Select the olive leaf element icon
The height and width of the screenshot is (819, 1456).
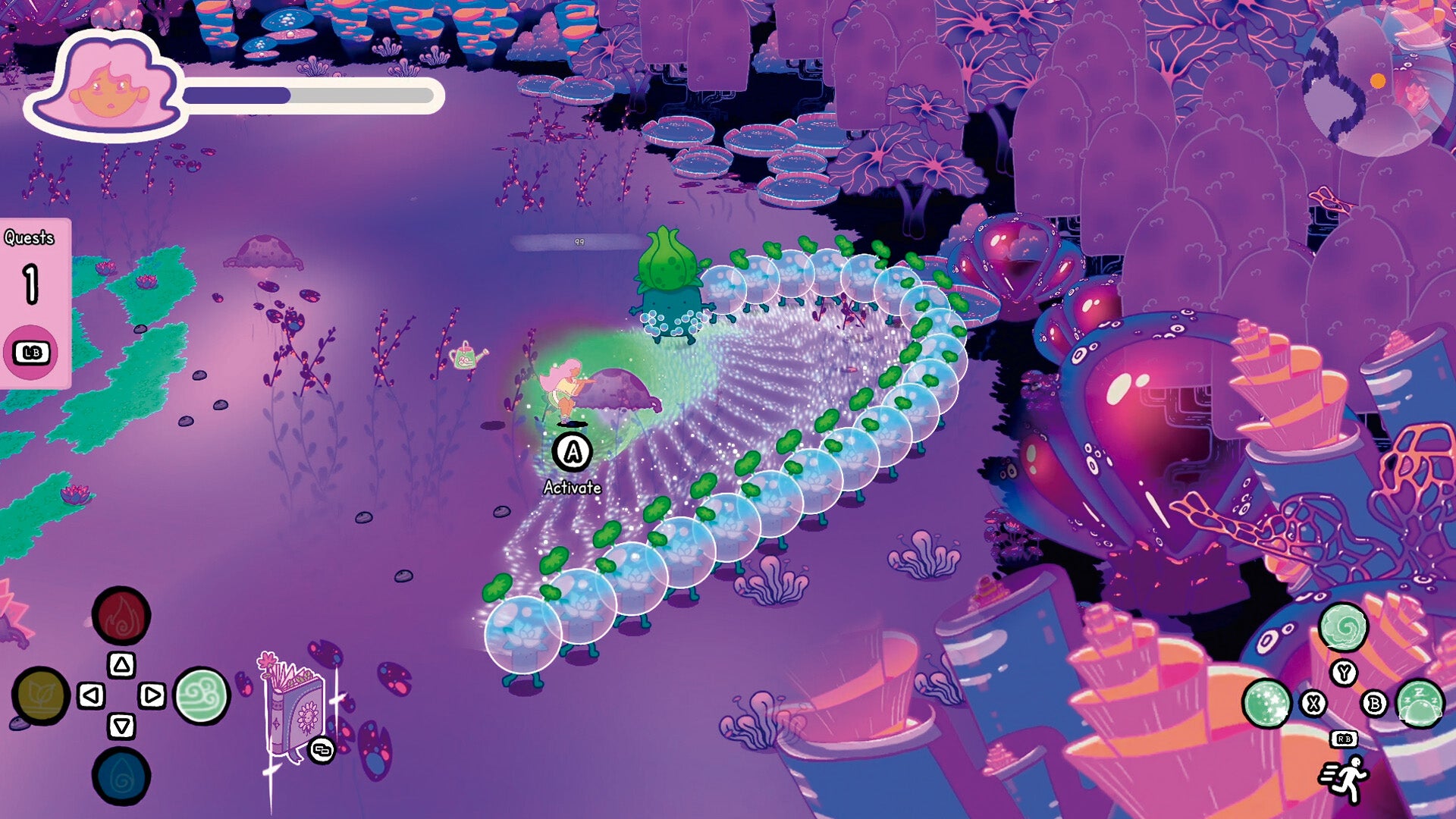click(x=41, y=695)
